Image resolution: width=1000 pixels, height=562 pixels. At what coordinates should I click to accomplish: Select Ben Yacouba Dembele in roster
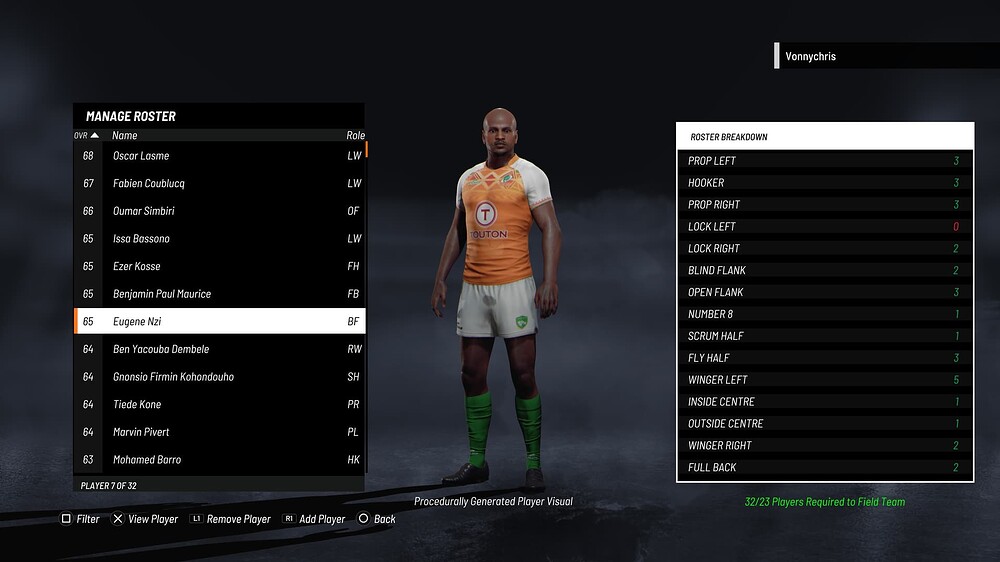coord(219,349)
